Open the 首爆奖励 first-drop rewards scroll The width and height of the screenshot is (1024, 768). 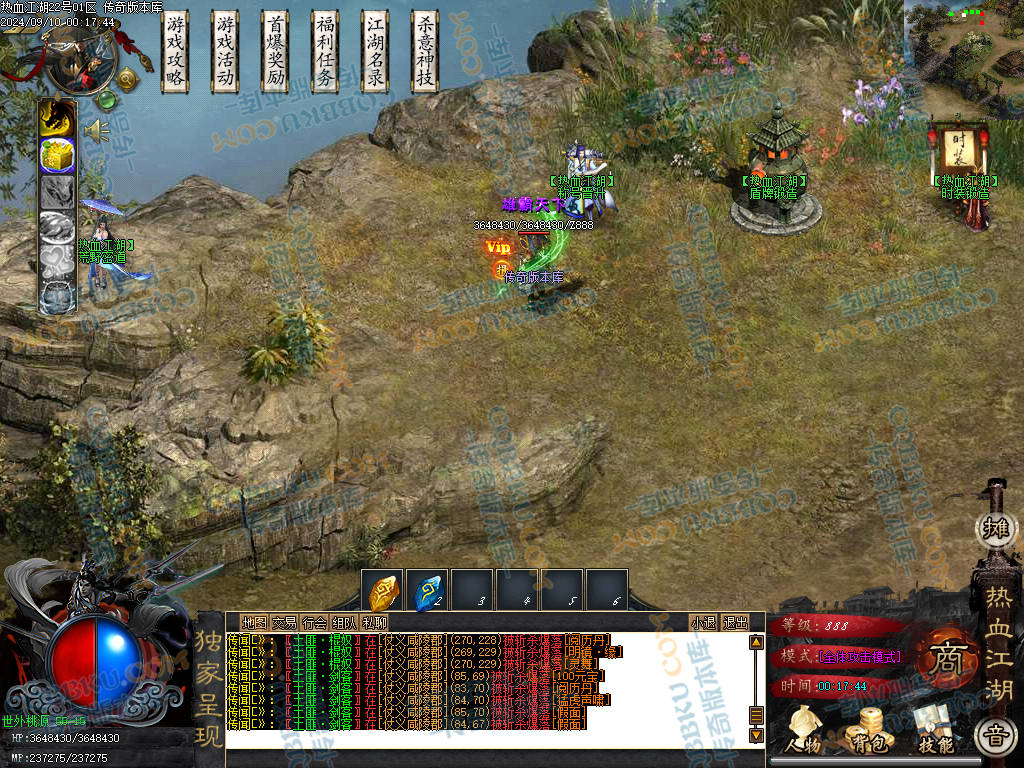click(276, 52)
